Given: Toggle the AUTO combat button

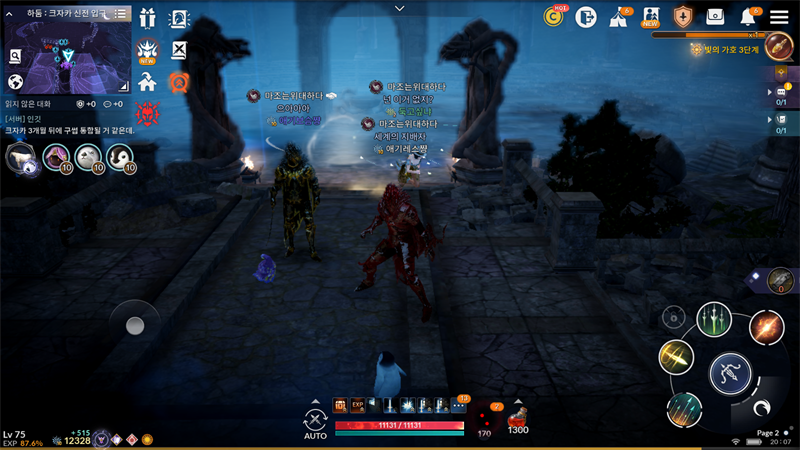Looking at the screenshot, I should (316, 423).
